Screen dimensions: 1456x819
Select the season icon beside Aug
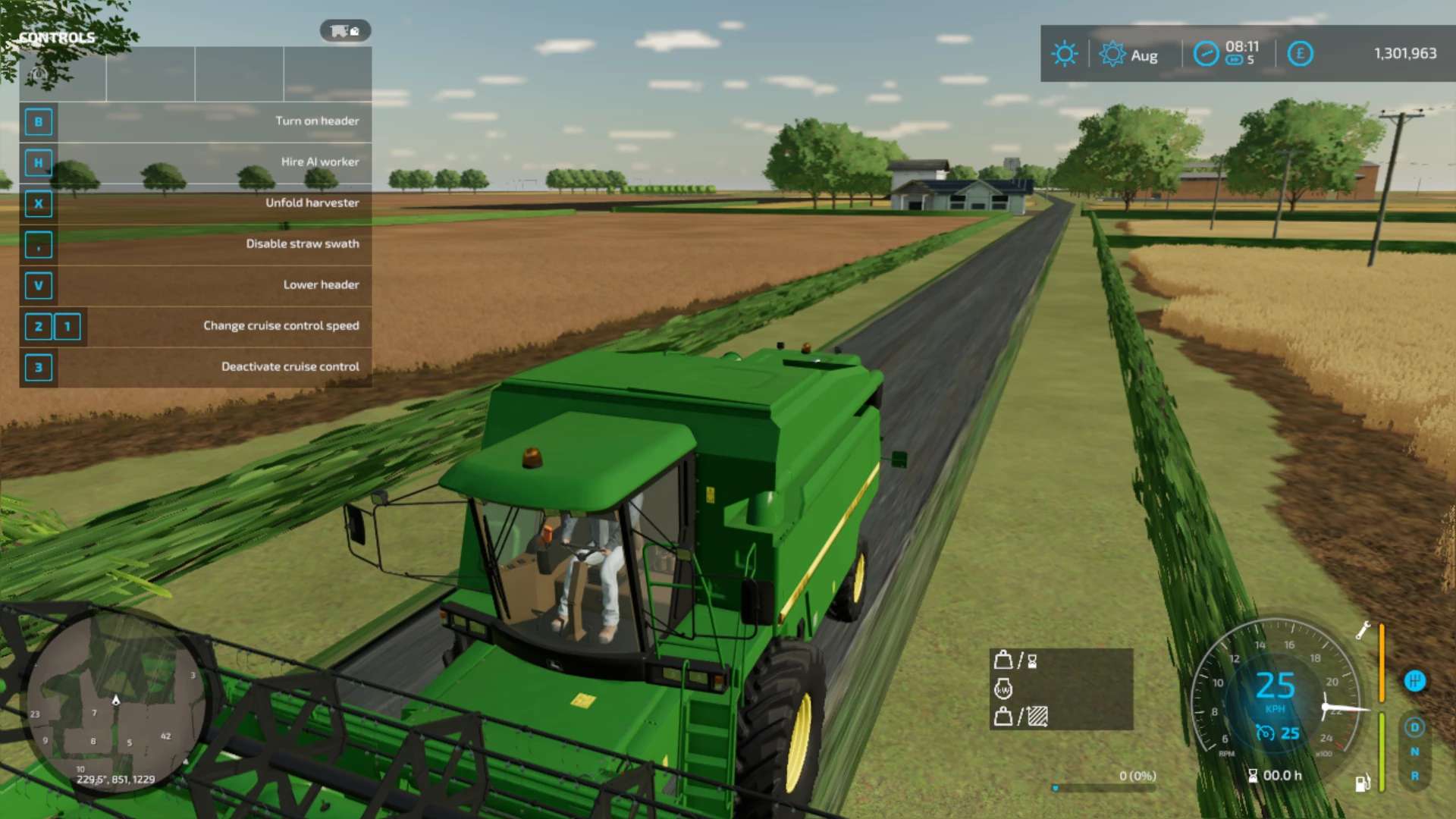[x=1112, y=54]
